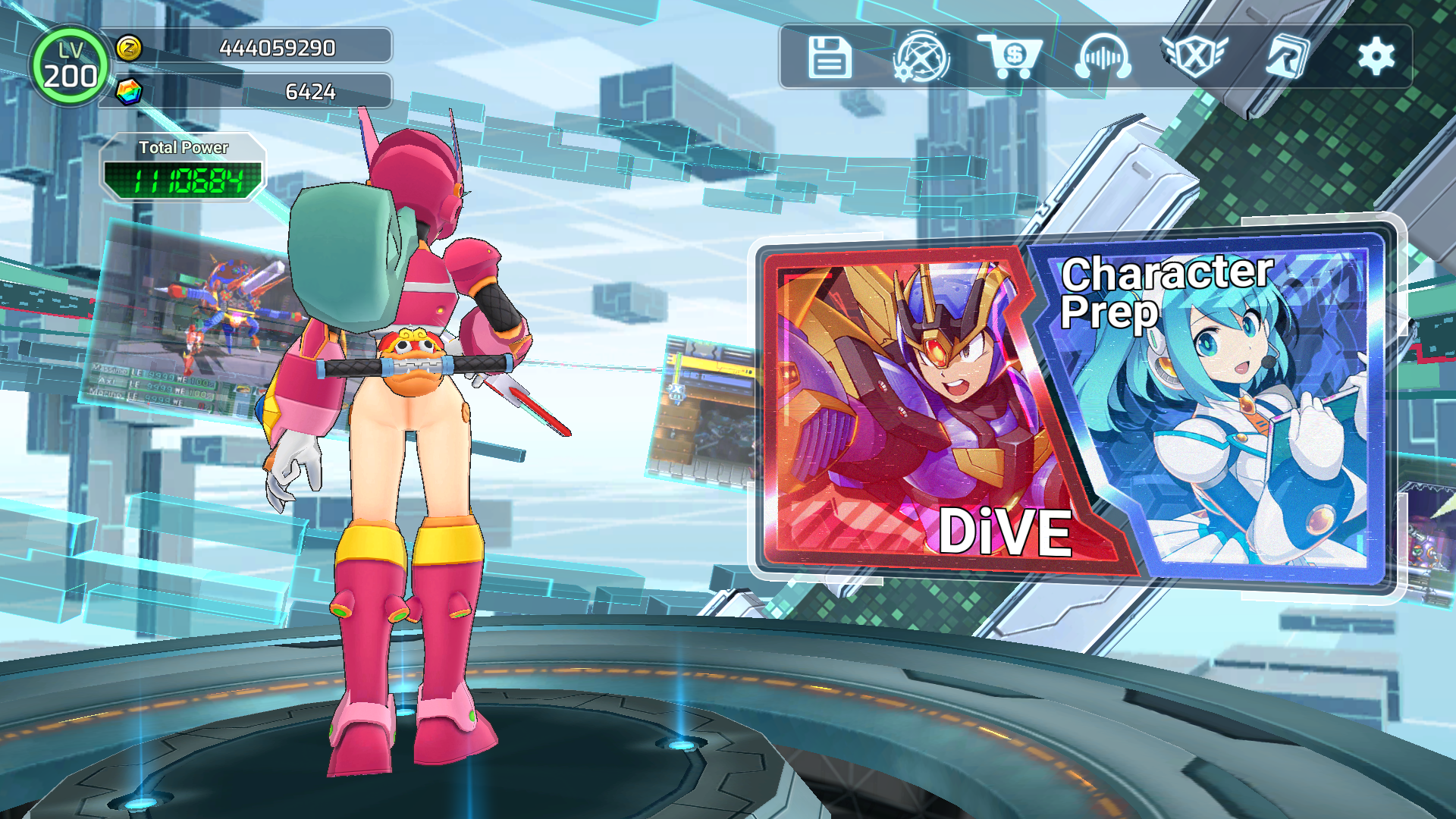This screenshot has width=1456, height=819.
Task: Open the globe with gear icon
Action: coord(921,57)
